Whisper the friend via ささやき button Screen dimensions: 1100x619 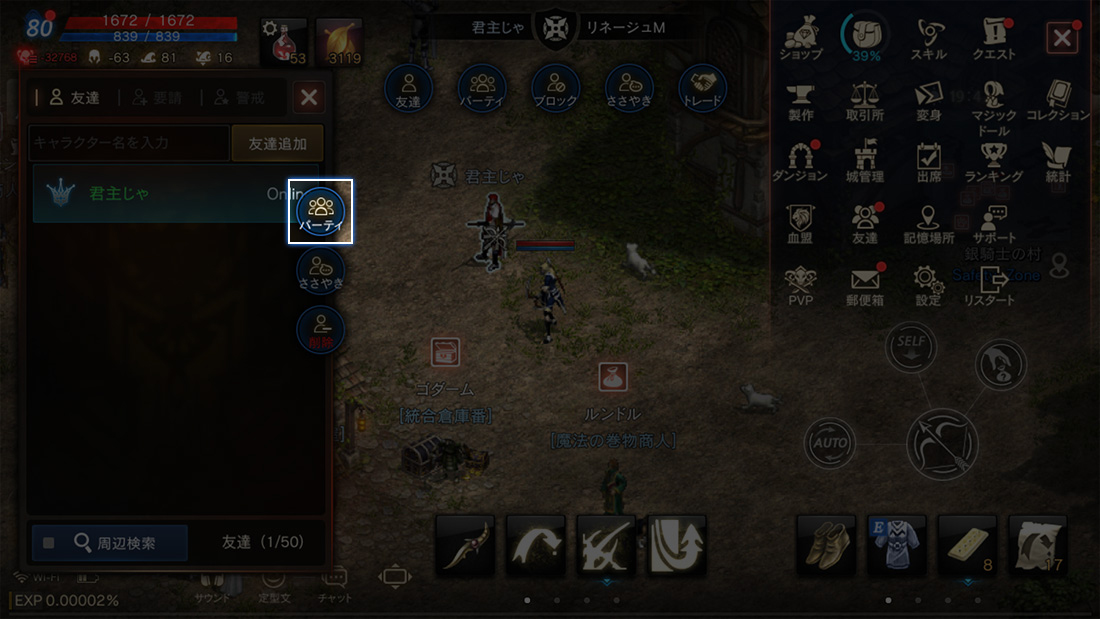pyautogui.click(x=321, y=271)
